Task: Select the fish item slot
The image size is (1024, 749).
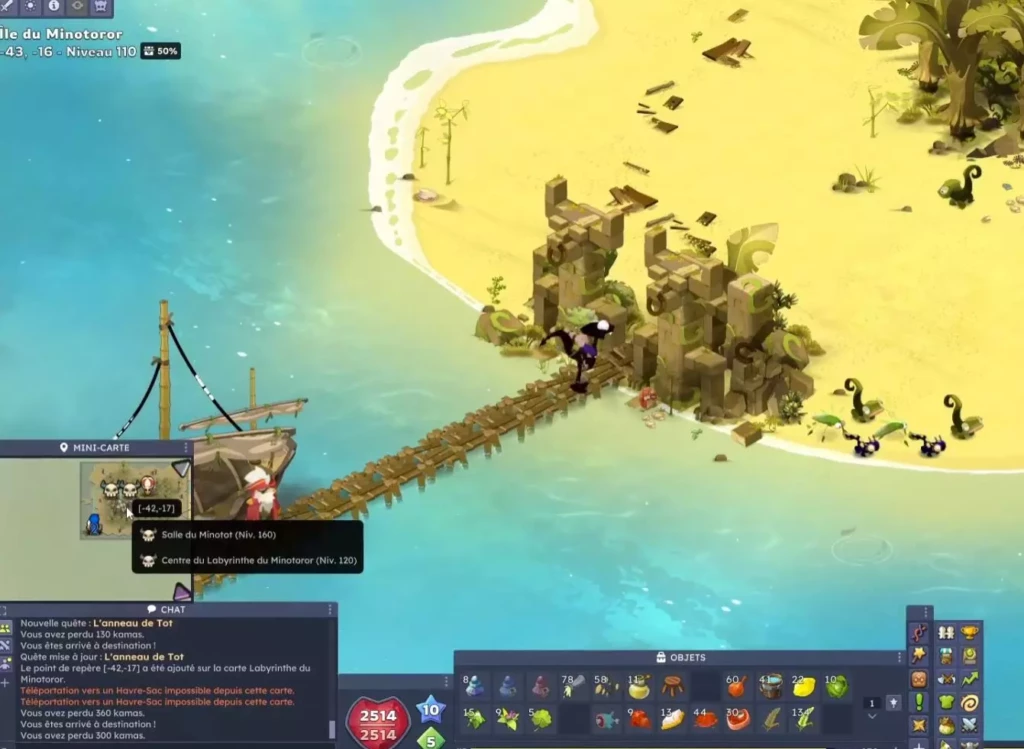Action: pyautogui.click(x=606, y=719)
